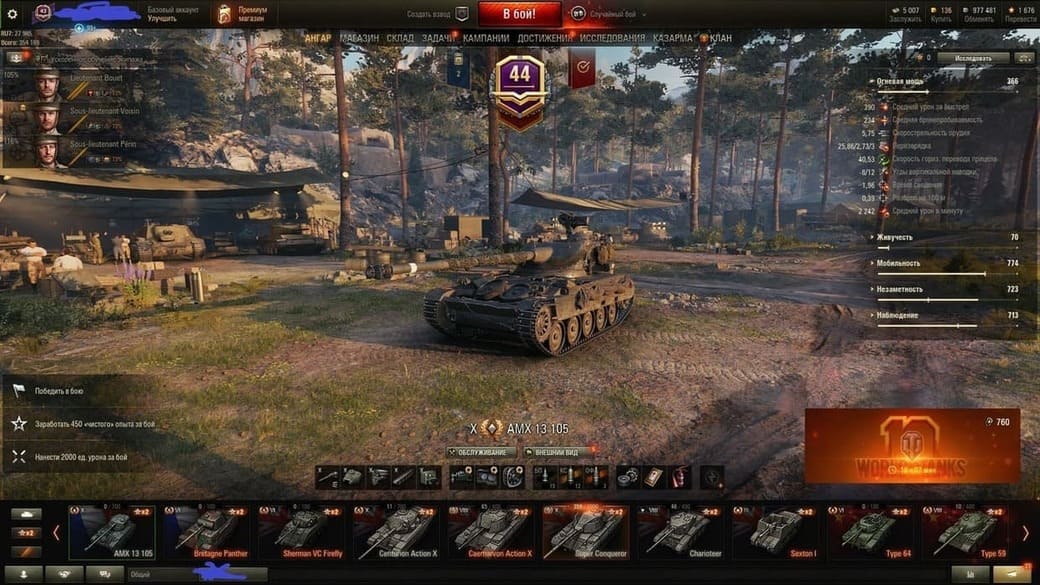The width and height of the screenshot is (1040, 585).
Task: Select the Super Conqueror tank in carousel
Action: (x=584, y=530)
